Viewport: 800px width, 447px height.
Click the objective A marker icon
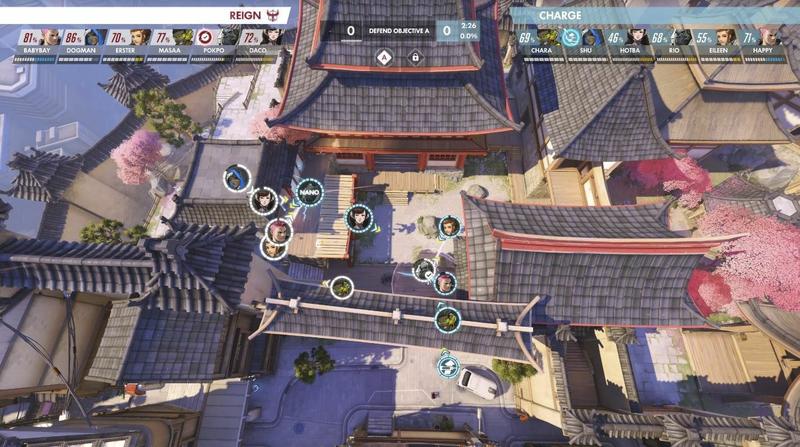pyautogui.click(x=383, y=57)
